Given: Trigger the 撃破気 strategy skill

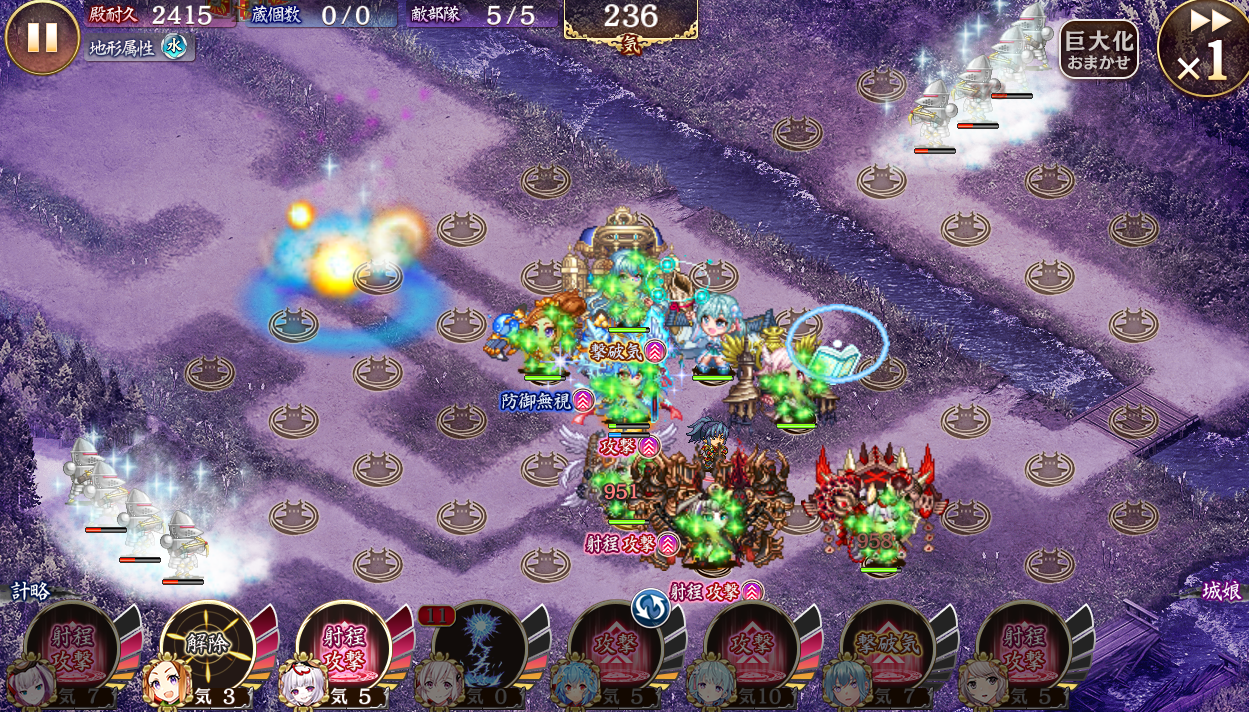Looking at the screenshot, I should click(887, 648).
